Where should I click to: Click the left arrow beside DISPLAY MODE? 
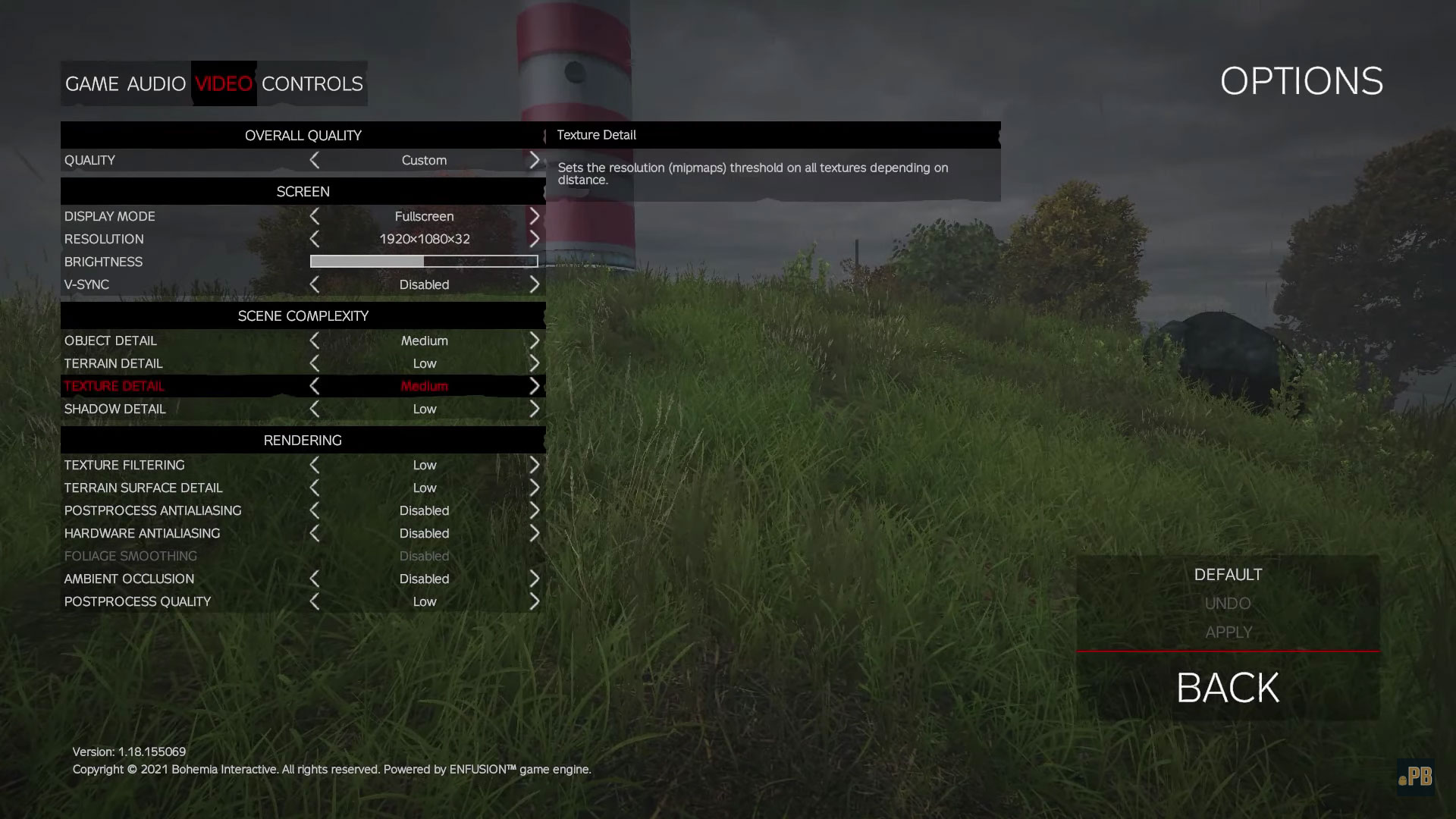314,216
